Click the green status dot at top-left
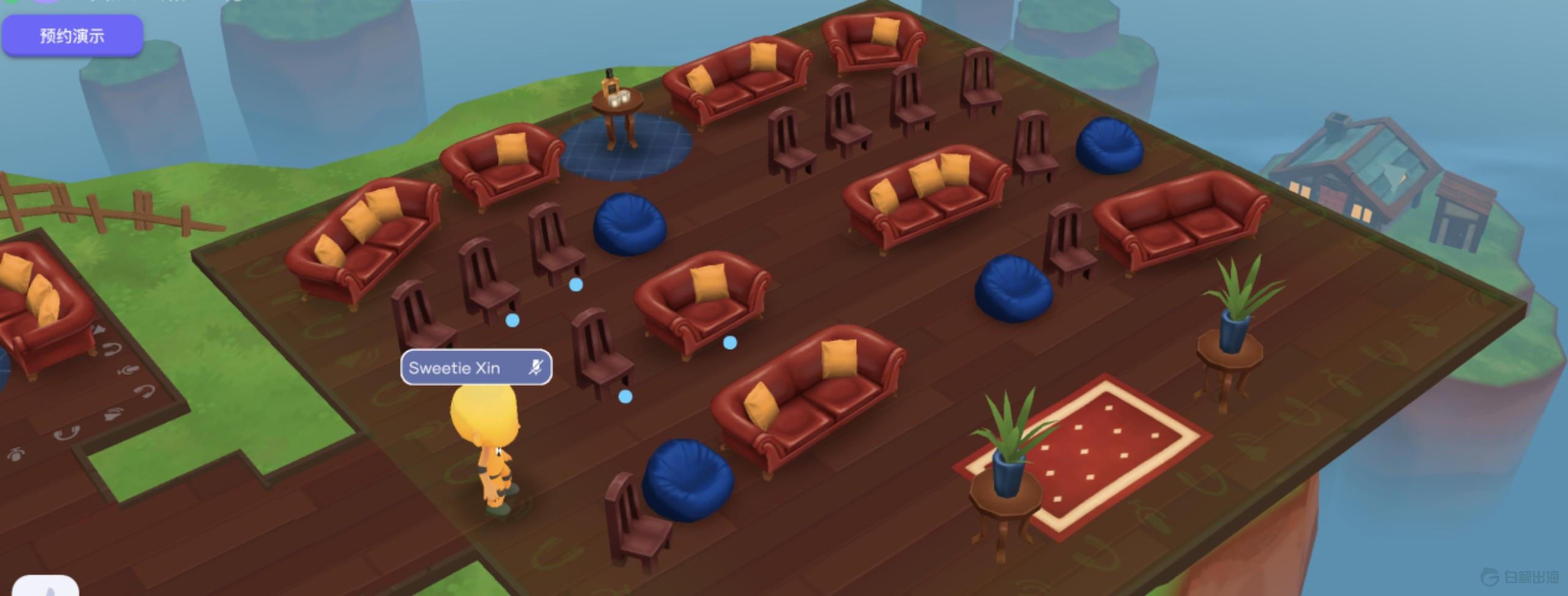This screenshot has height=596, width=1568. [10, 2]
